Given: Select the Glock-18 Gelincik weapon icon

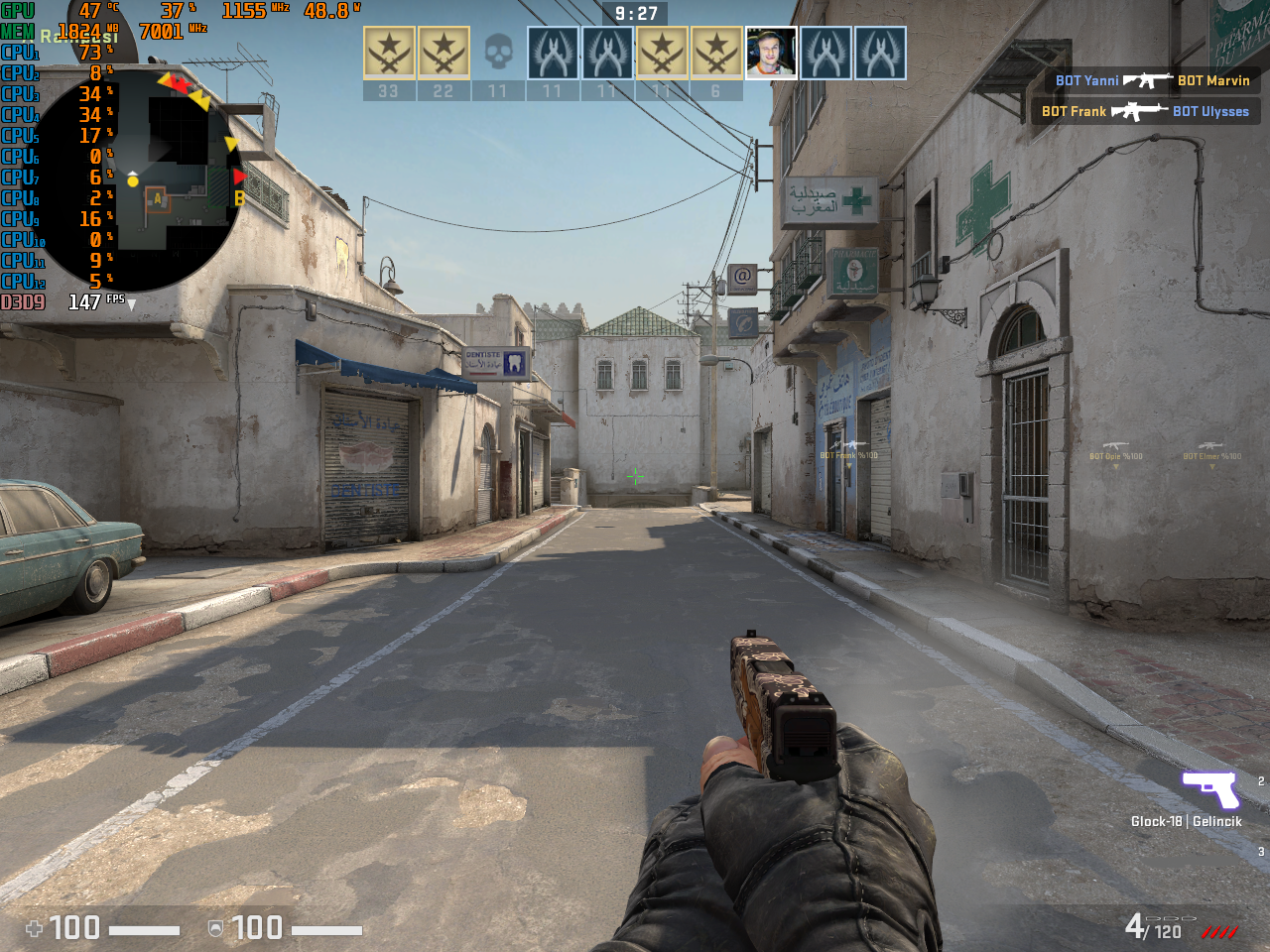Looking at the screenshot, I should click(x=1210, y=790).
